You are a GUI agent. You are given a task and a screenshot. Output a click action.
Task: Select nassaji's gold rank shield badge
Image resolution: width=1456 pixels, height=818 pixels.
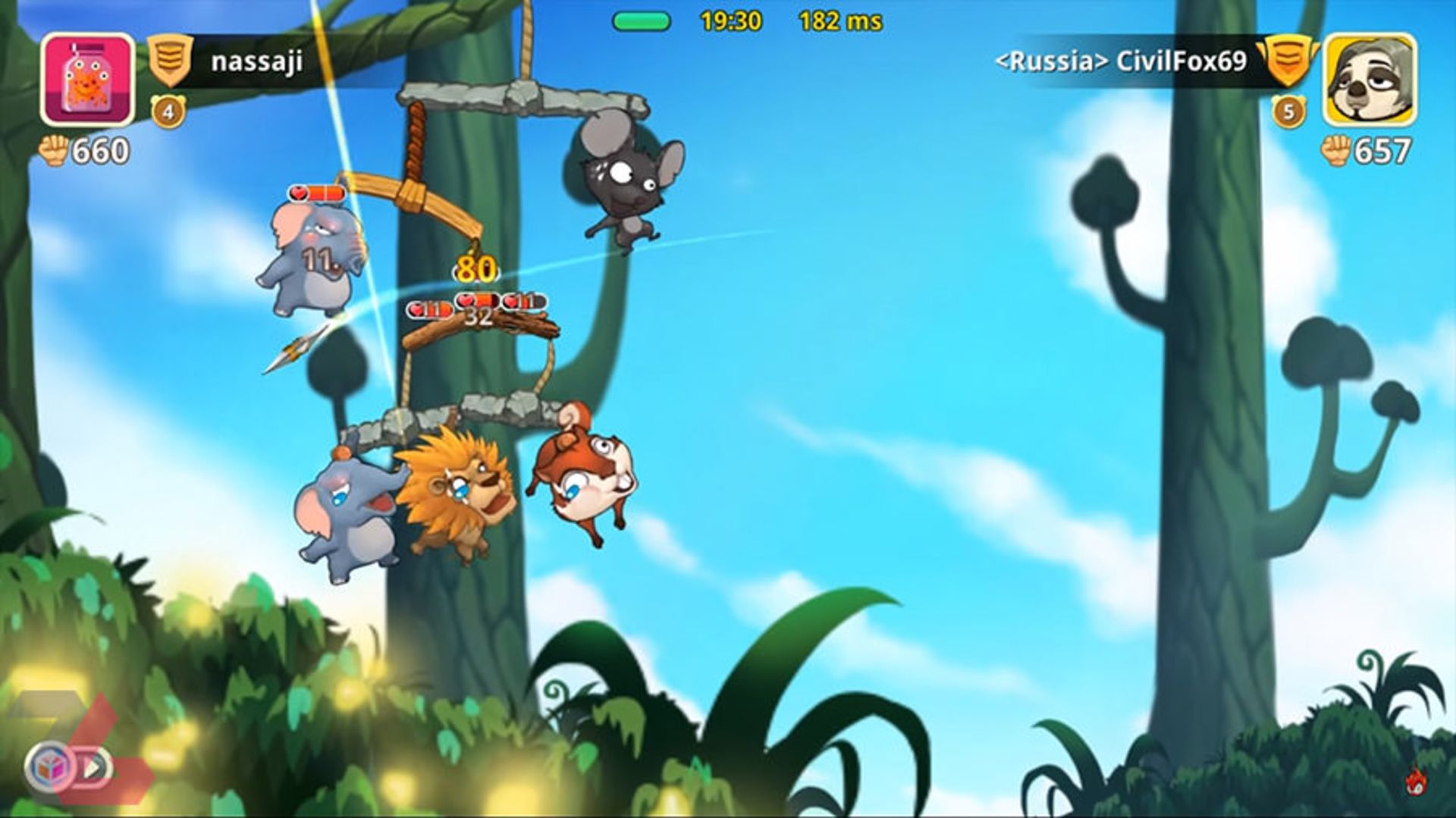170,61
